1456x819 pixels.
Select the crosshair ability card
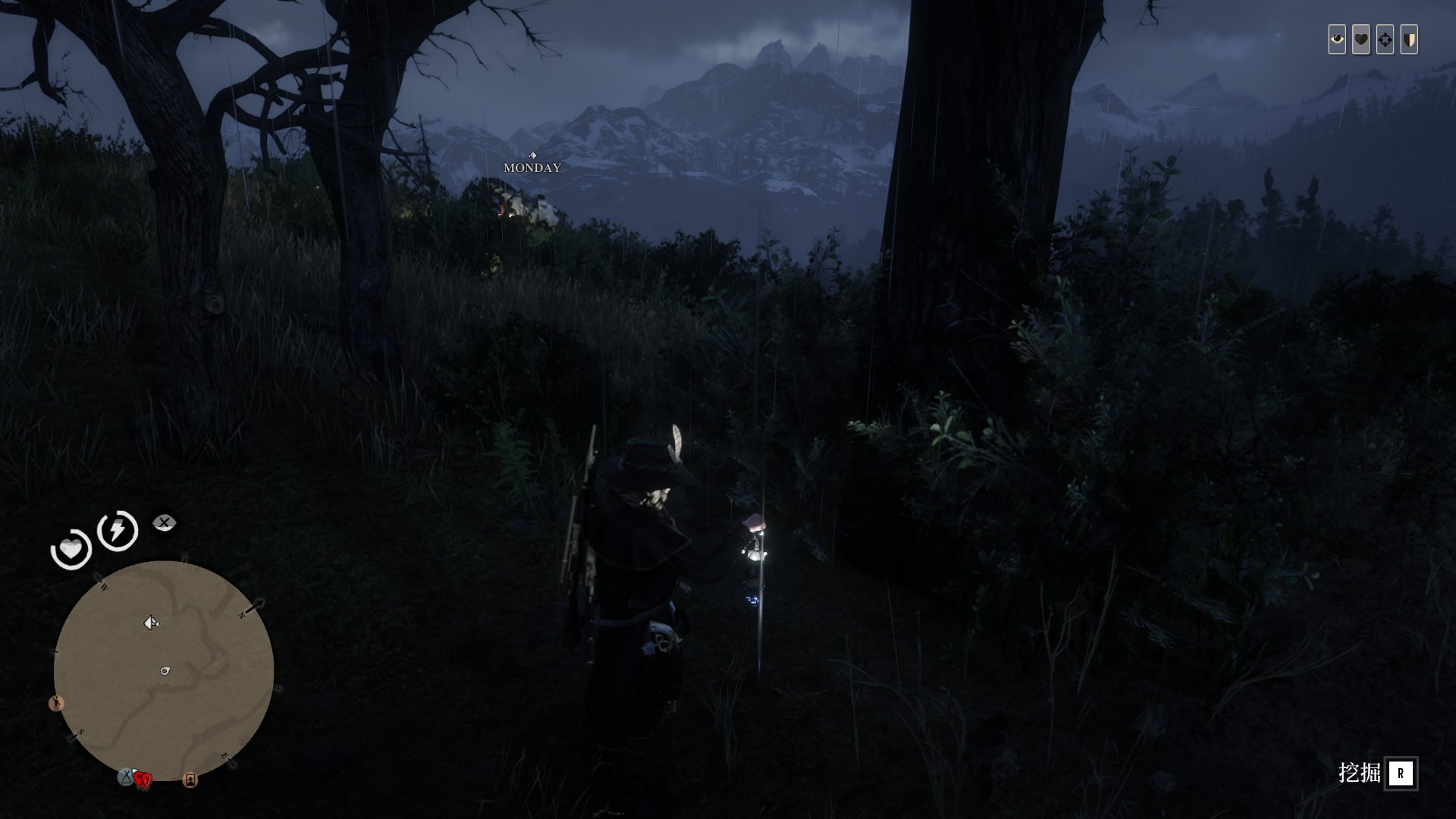point(1385,39)
